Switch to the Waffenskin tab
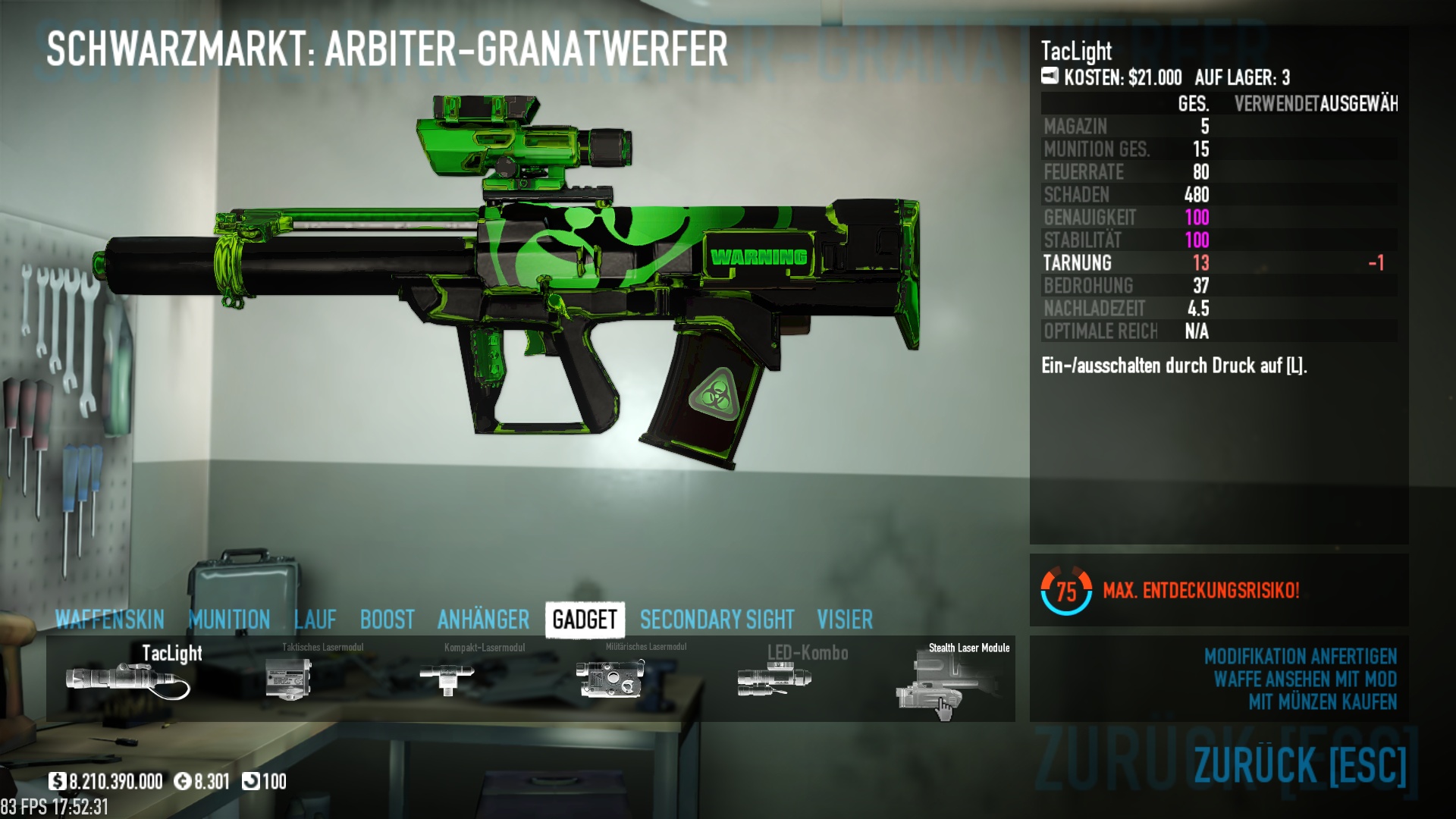Image resolution: width=1456 pixels, height=819 pixels. pyautogui.click(x=110, y=620)
